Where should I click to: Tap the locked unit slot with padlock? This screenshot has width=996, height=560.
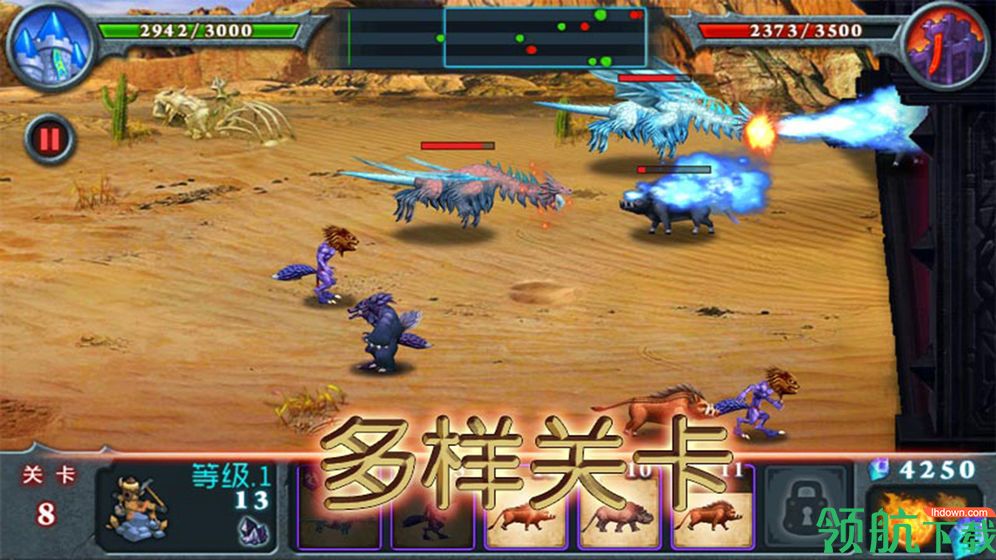[x=806, y=509]
